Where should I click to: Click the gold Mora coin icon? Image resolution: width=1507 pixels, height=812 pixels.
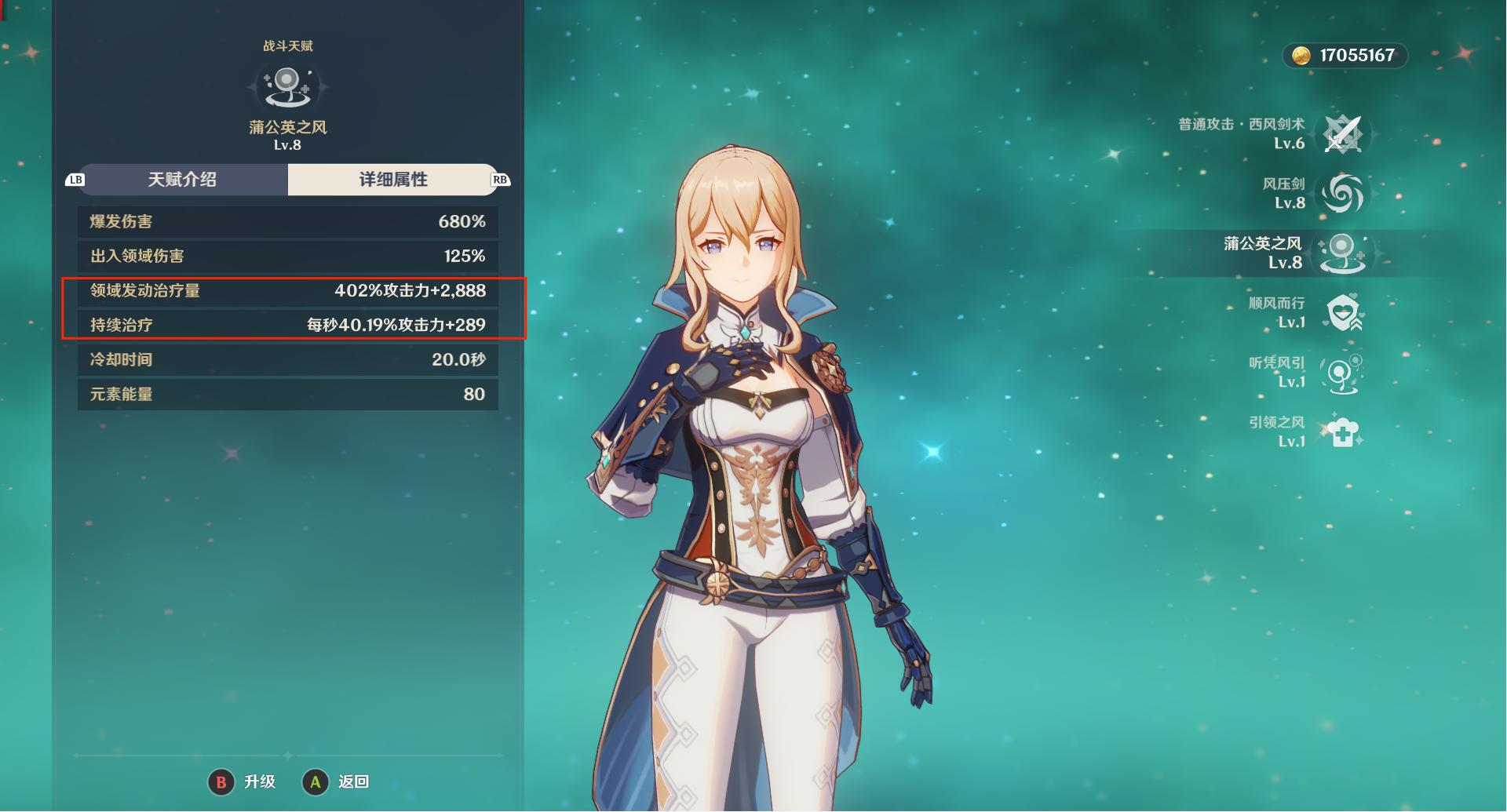[1301, 56]
